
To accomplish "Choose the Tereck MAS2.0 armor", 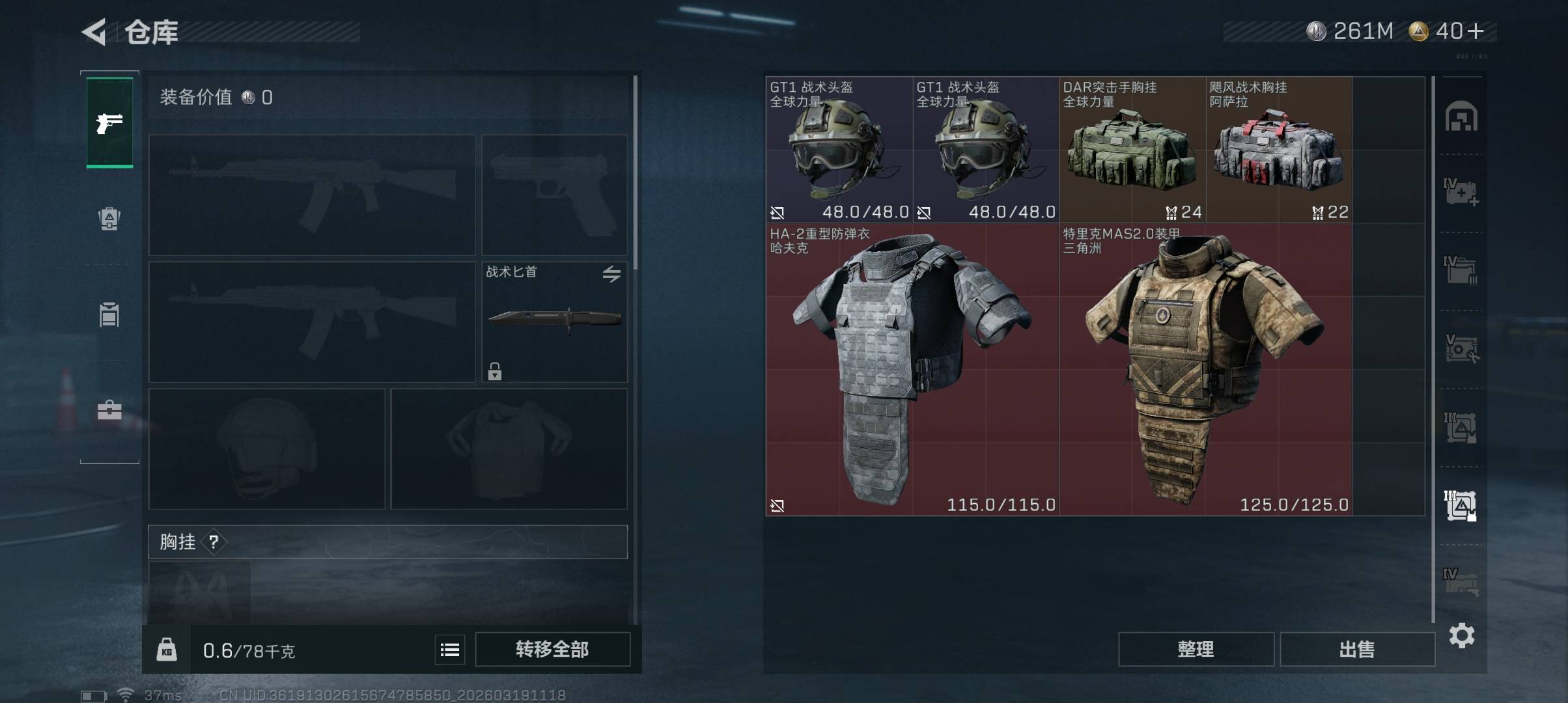I will click(1205, 370).
